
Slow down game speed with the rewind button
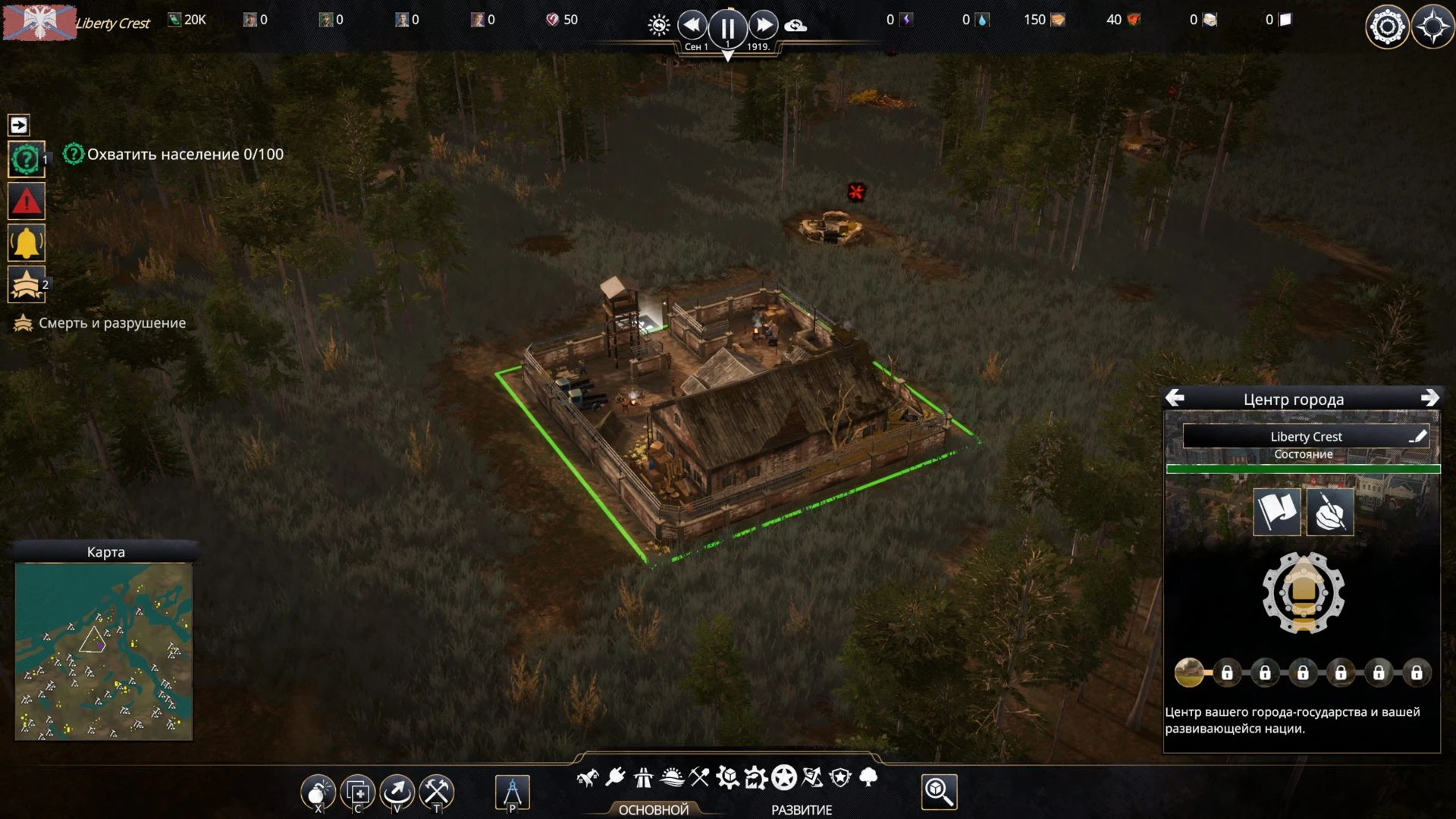coord(692,26)
